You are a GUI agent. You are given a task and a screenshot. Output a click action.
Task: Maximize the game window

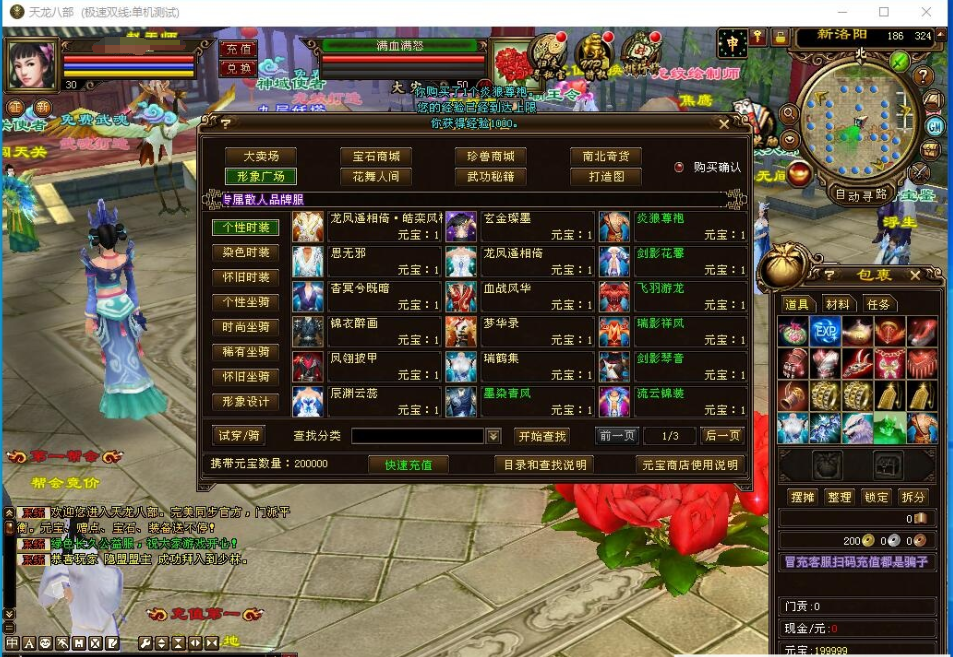(884, 12)
